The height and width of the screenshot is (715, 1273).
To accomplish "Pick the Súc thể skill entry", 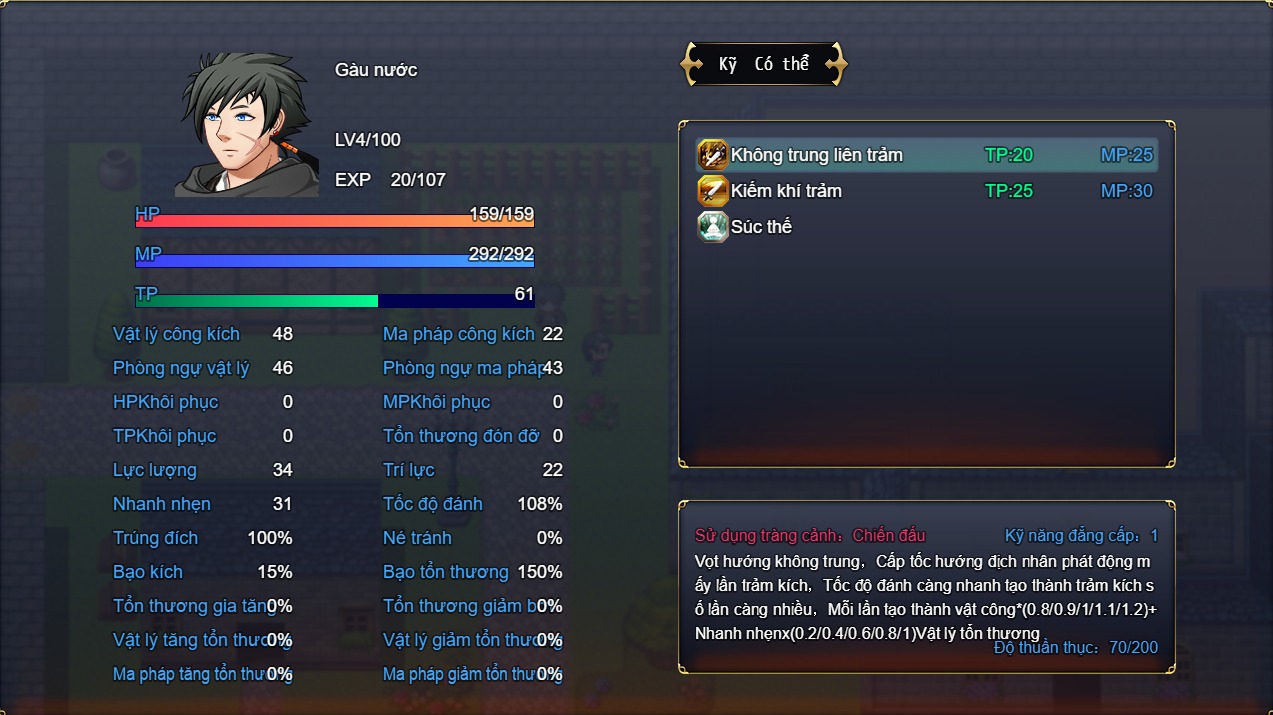I will click(x=761, y=227).
